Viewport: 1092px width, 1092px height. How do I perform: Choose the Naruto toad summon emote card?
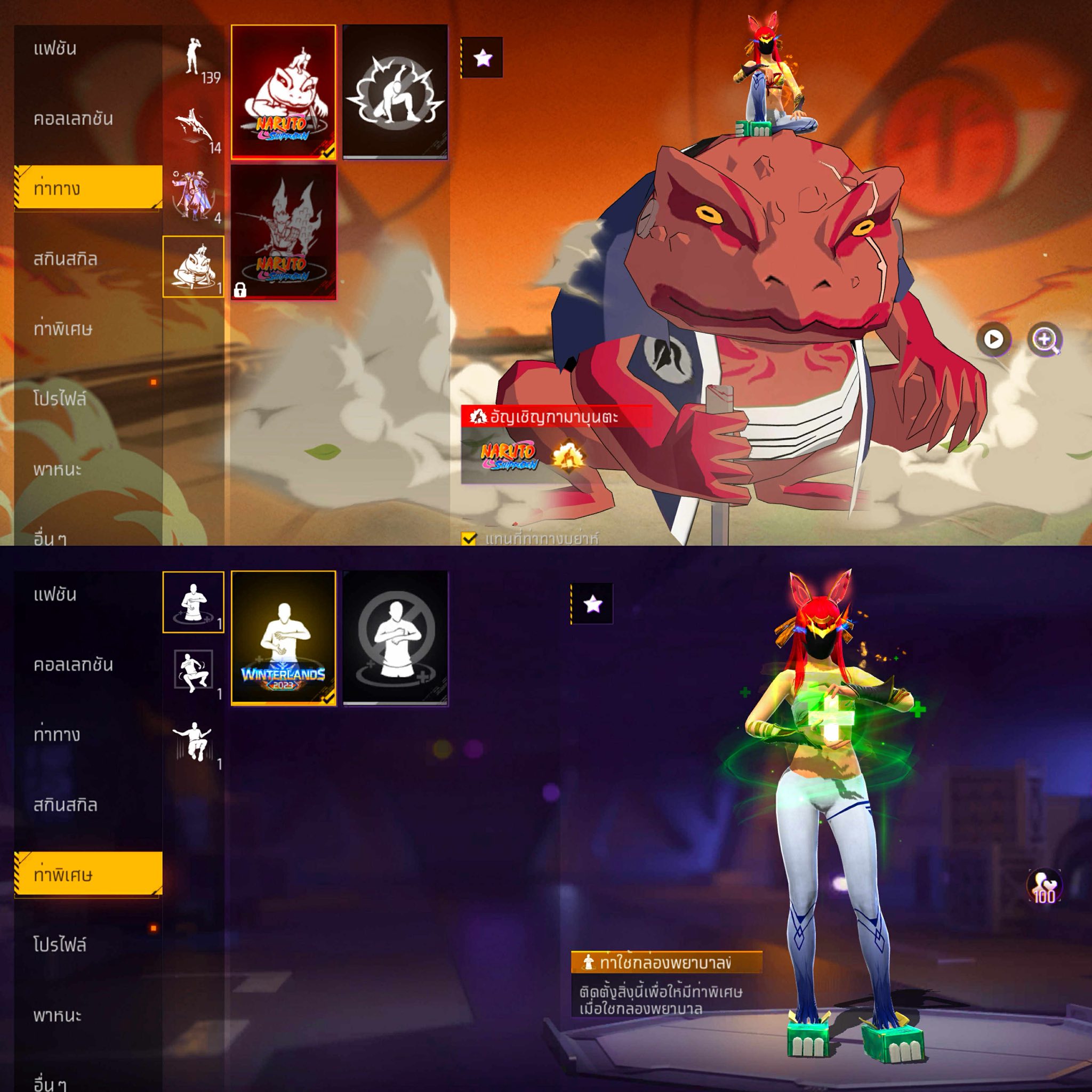pos(283,92)
